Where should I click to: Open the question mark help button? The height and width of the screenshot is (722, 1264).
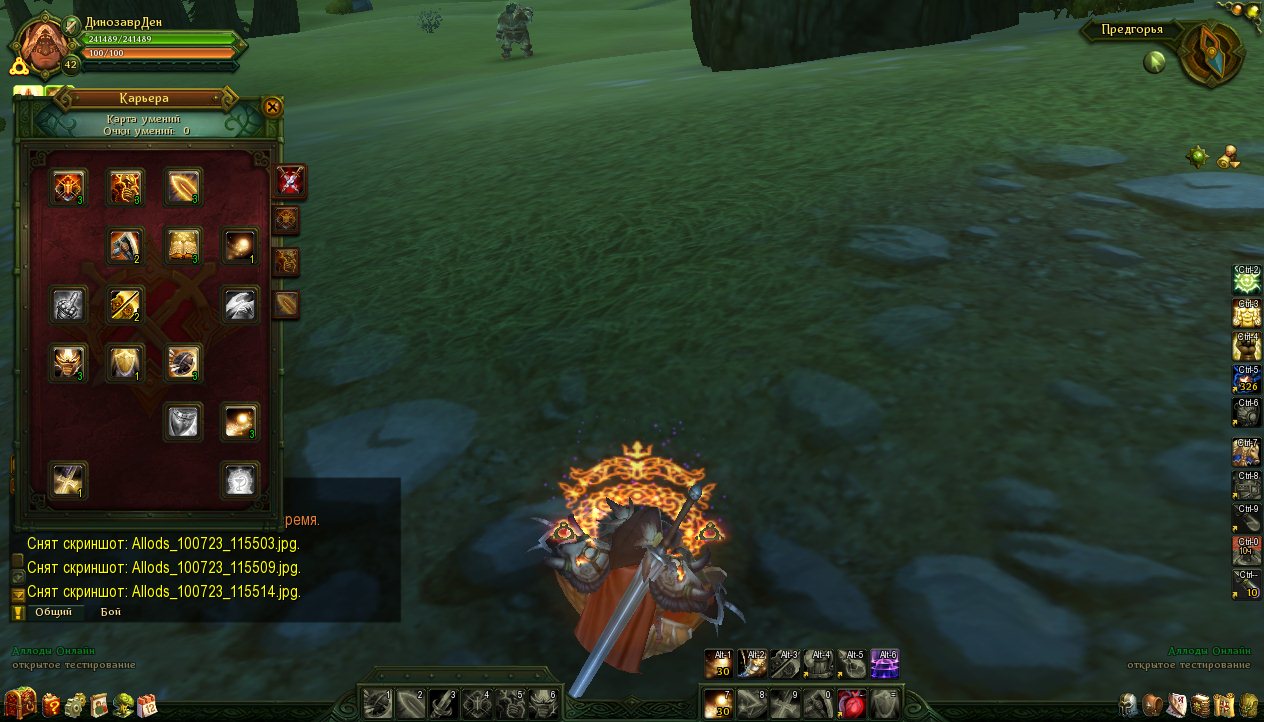tap(51, 703)
